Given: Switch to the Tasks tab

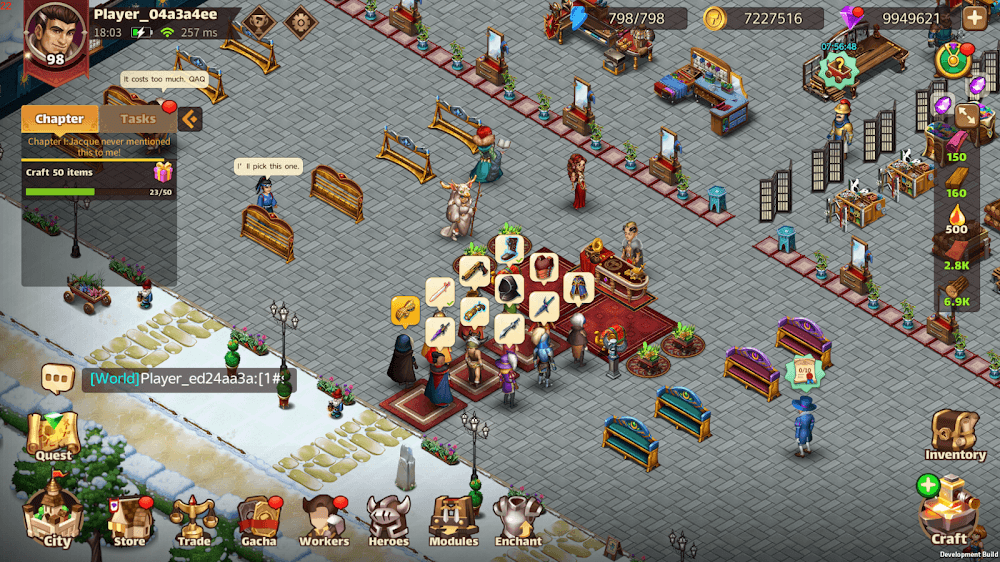Looking at the screenshot, I should [x=138, y=119].
